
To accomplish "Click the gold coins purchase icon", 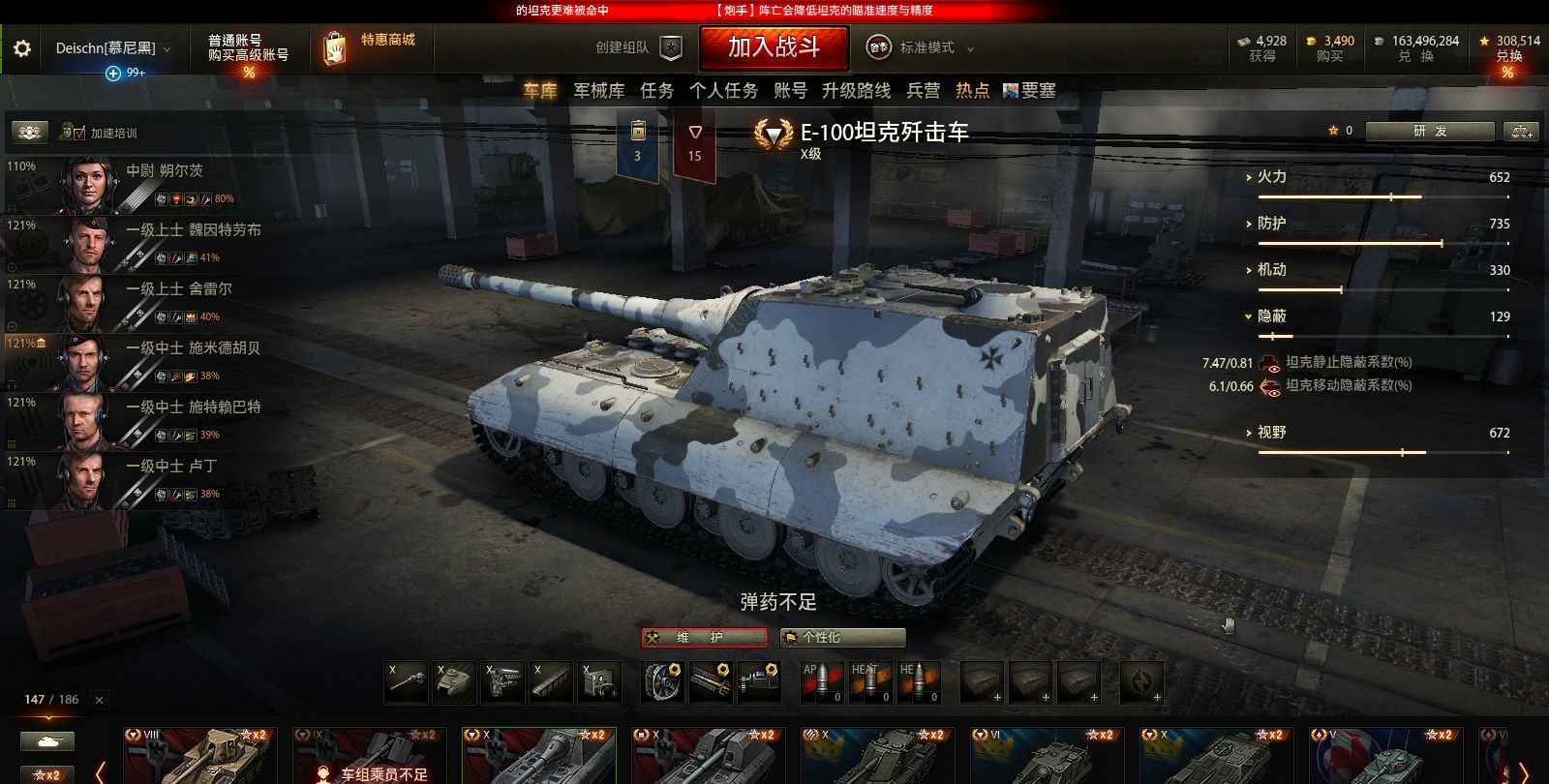I will pyautogui.click(x=1313, y=42).
